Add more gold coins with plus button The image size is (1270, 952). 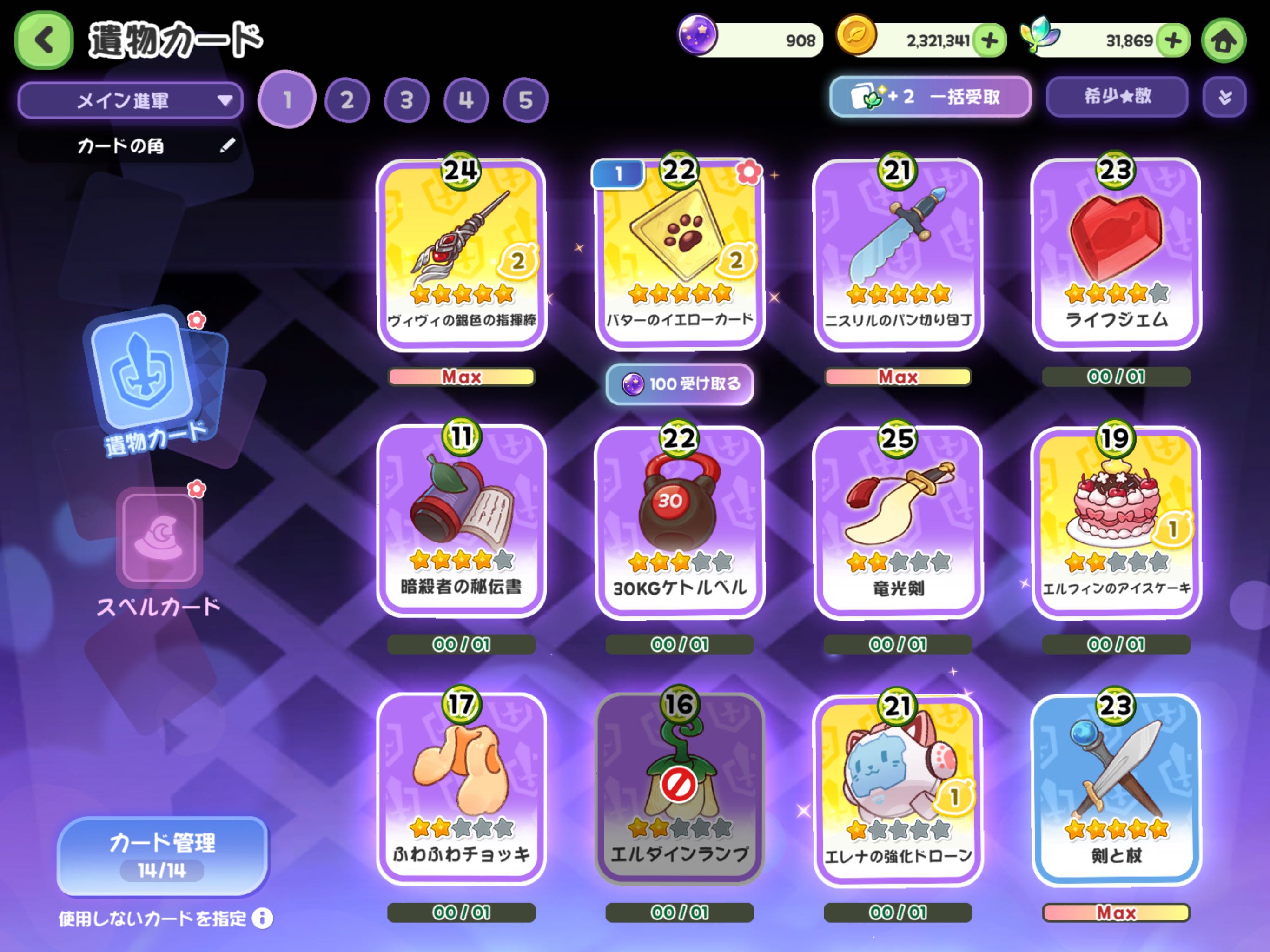pos(989,41)
